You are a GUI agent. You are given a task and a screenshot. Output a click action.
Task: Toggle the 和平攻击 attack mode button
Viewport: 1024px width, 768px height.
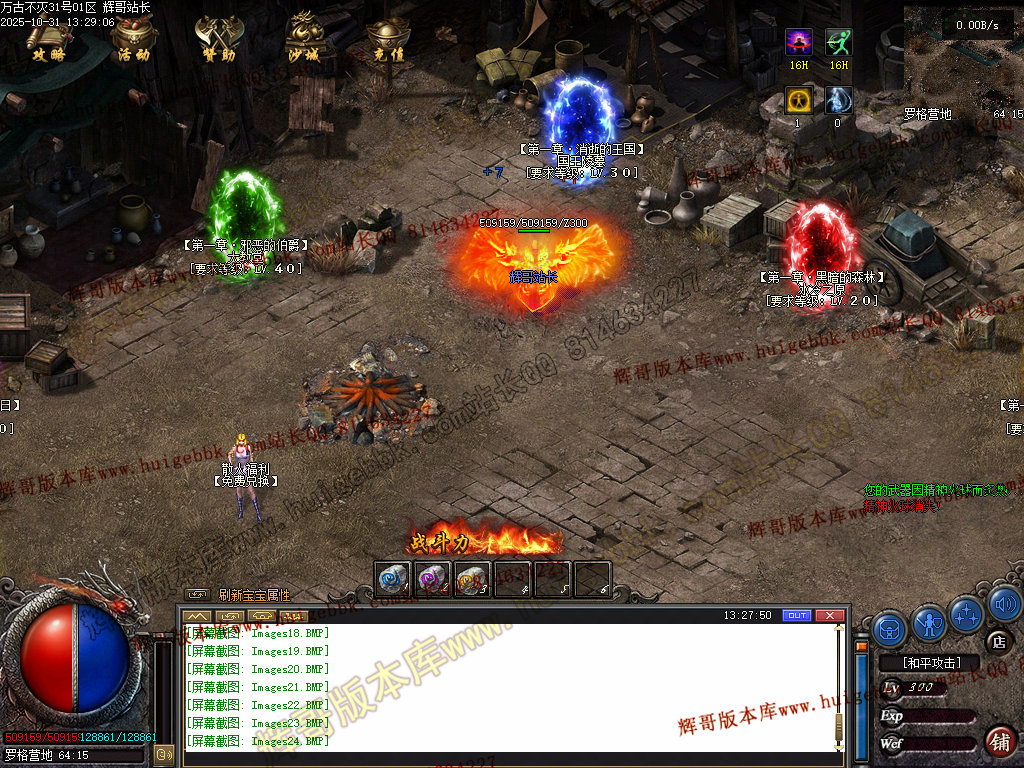tap(932, 662)
